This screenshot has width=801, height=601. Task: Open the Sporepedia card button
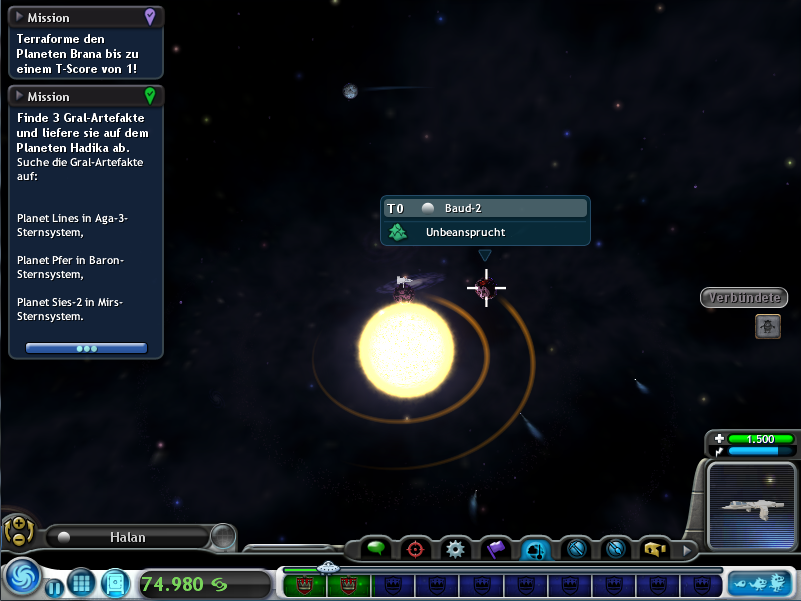pyautogui.click(x=115, y=582)
